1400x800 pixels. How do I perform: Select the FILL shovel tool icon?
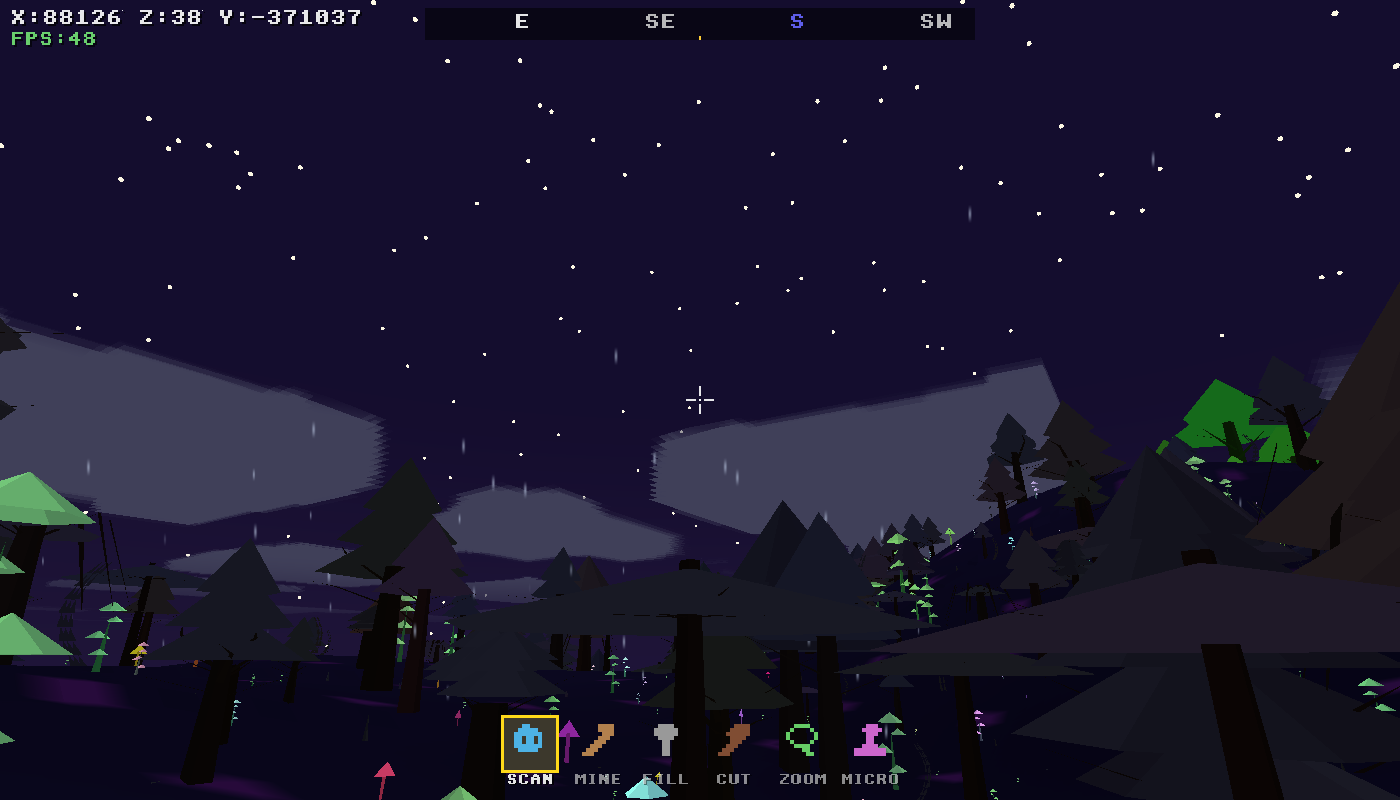[664, 741]
